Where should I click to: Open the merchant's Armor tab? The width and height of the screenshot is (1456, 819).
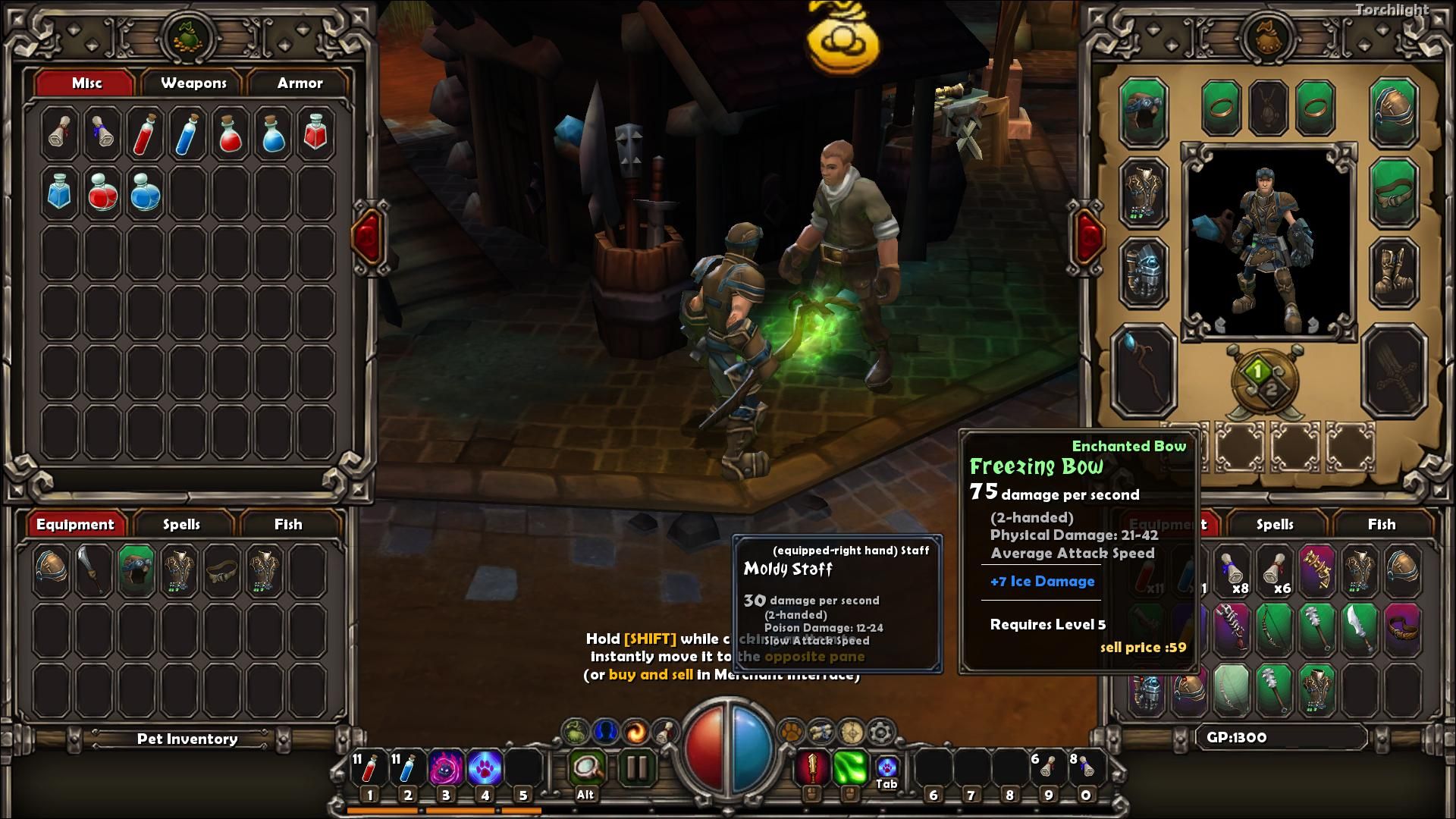[x=300, y=83]
